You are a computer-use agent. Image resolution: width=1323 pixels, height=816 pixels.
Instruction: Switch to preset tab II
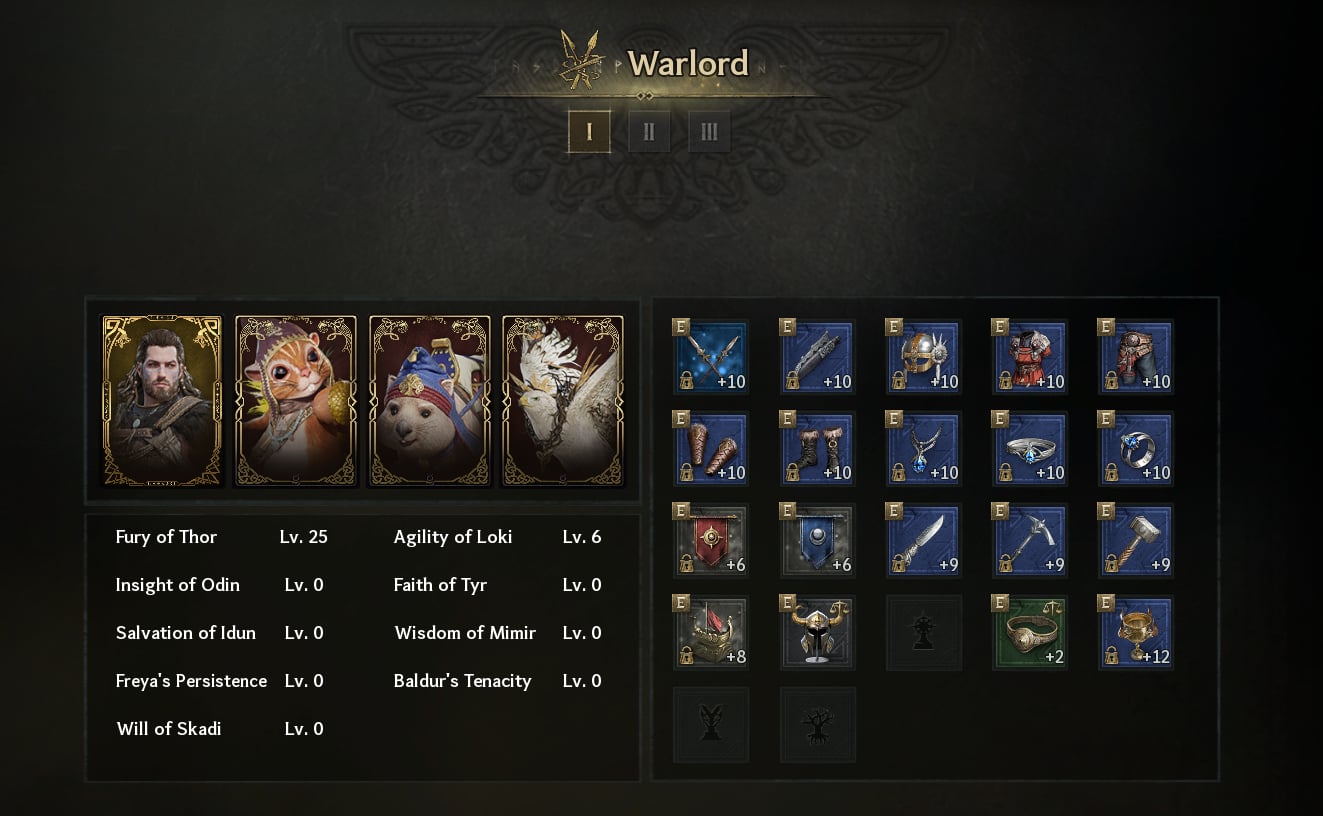(x=649, y=131)
